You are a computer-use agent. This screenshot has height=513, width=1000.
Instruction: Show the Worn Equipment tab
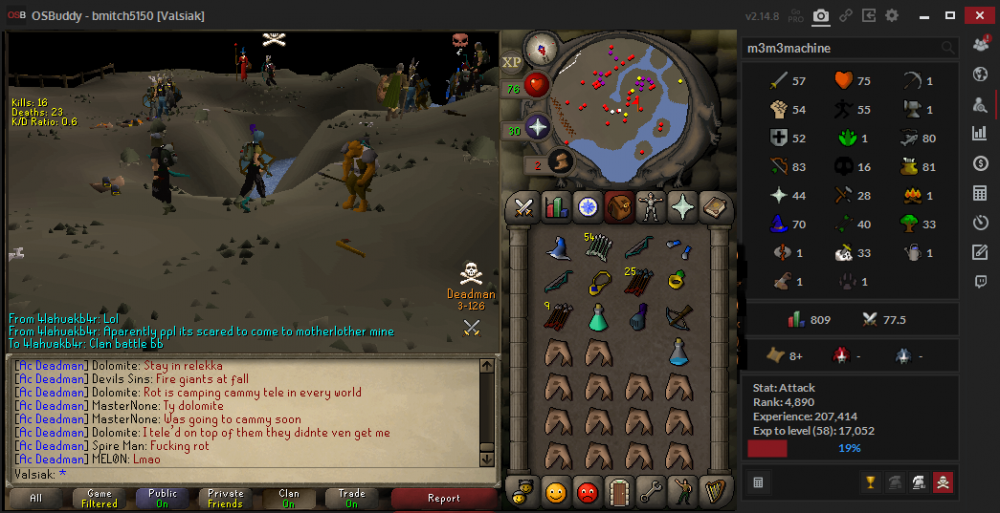pos(652,206)
